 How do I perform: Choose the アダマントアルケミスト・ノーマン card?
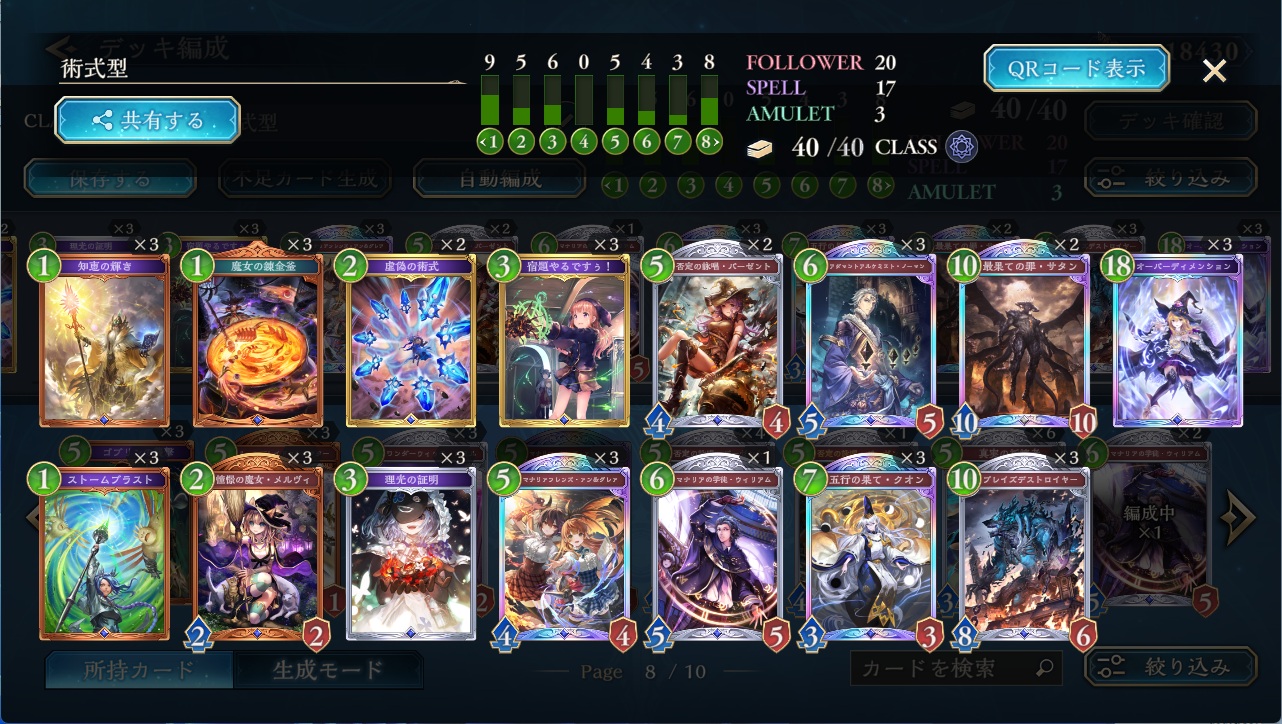(870, 340)
